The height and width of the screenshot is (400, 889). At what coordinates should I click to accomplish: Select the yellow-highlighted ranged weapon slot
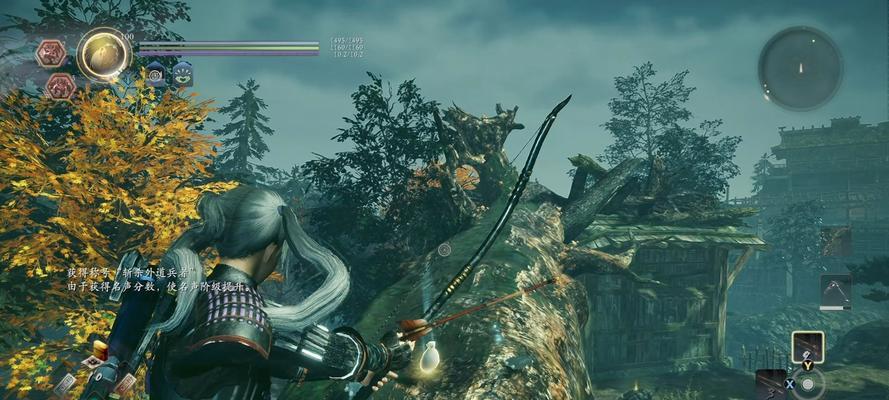(807, 346)
